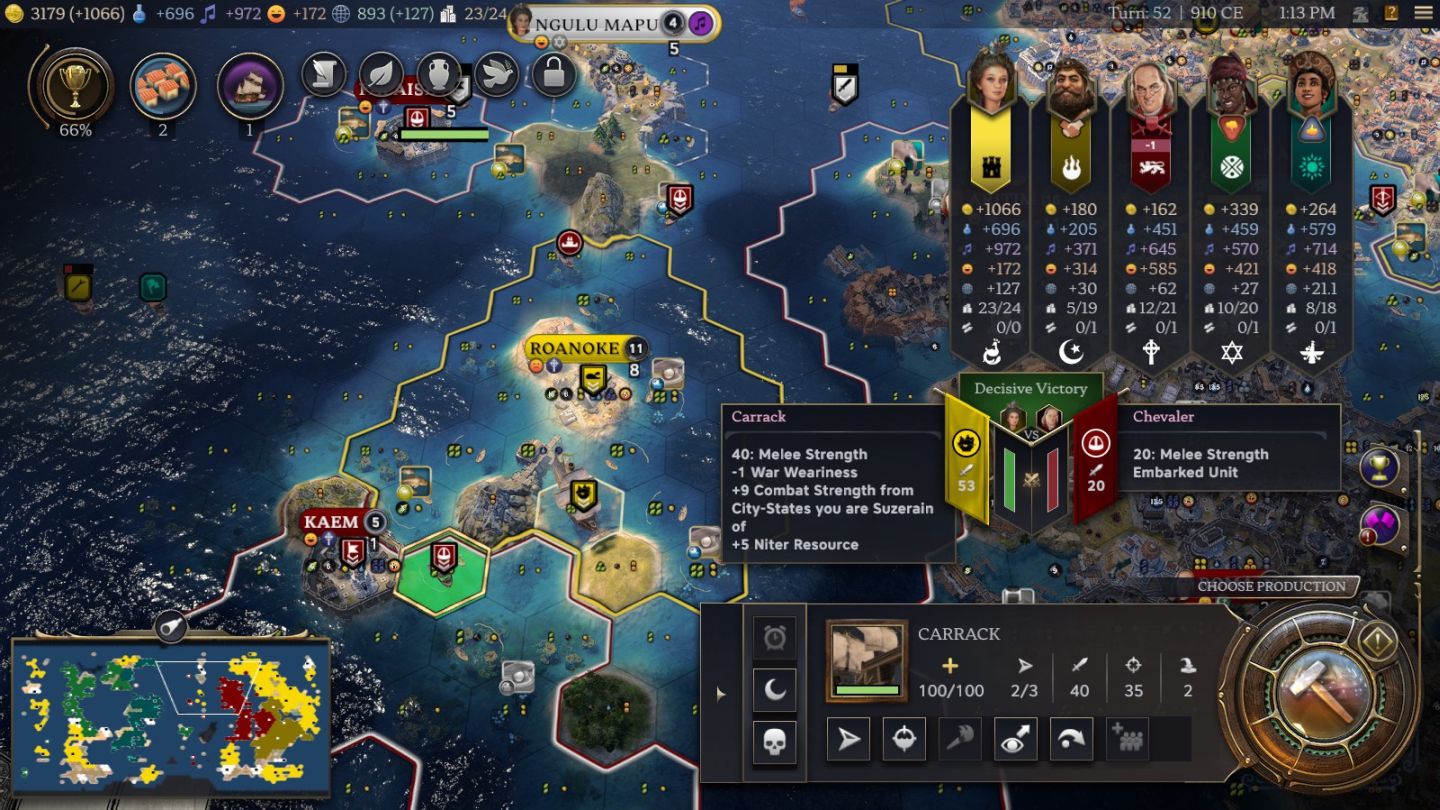This screenshot has width=1440, height=810.
Task: Choose production with the hammer button
Action: point(1318,692)
